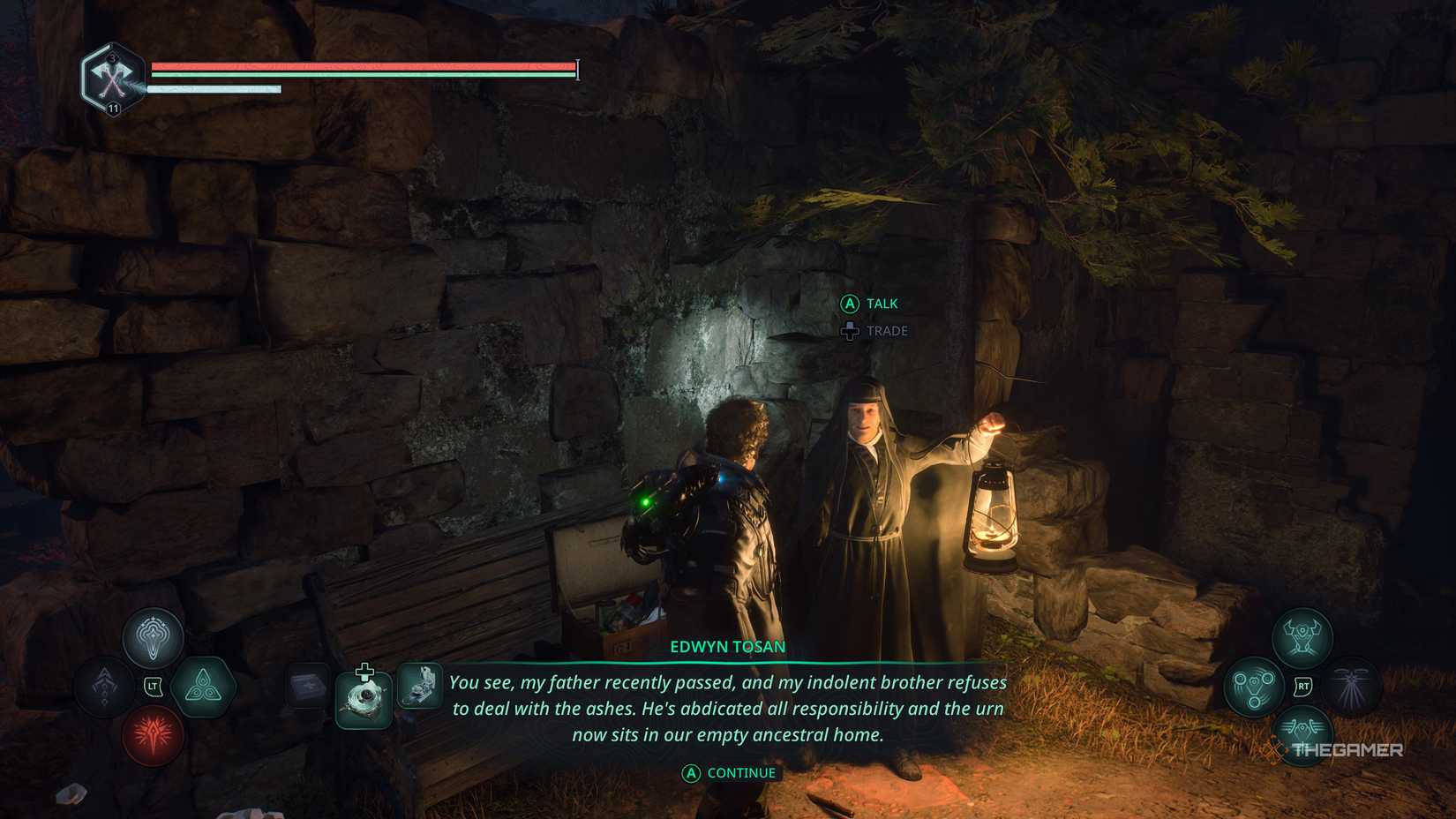Image resolution: width=1456 pixels, height=819 pixels.
Task: Activate the three-eyed circular rune ability
Action: (1254, 688)
